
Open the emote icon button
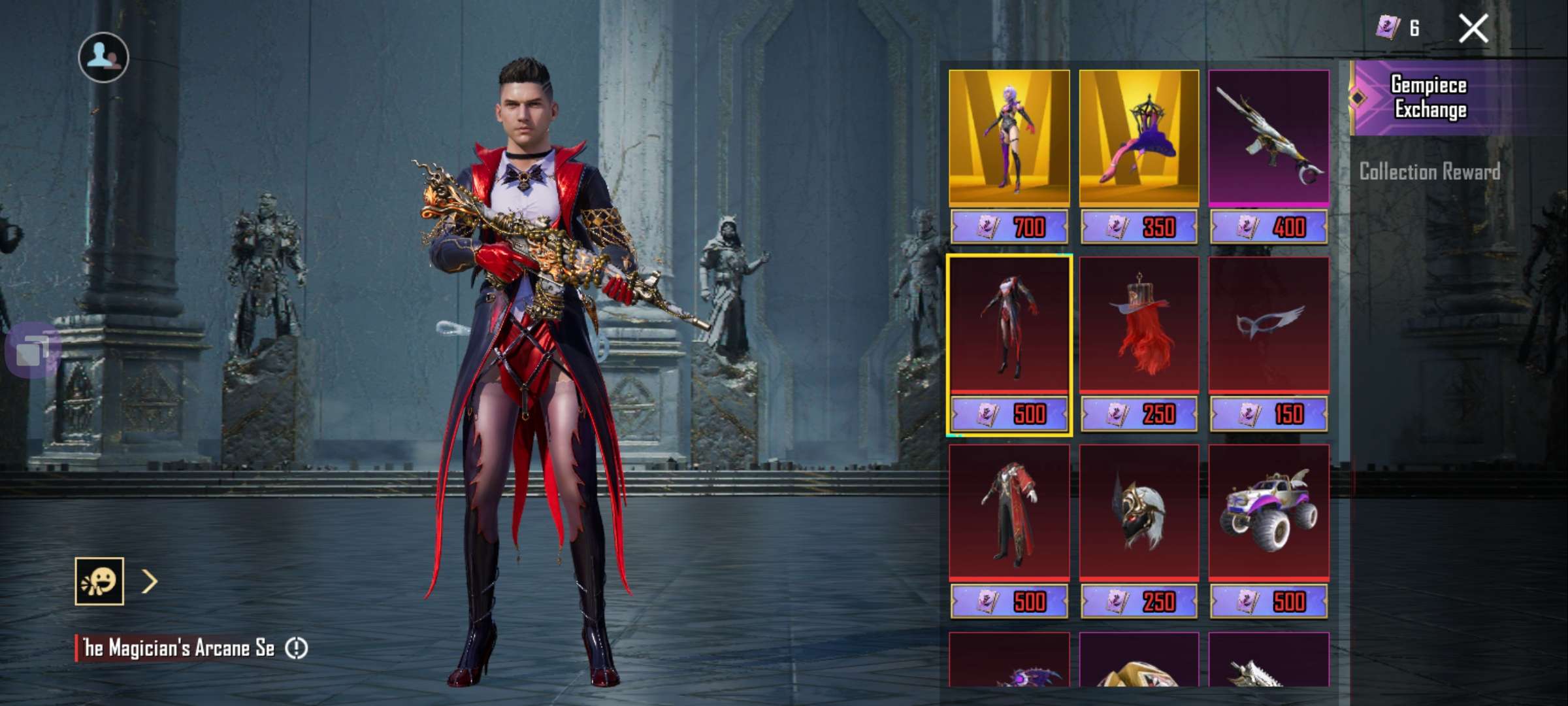coord(99,581)
